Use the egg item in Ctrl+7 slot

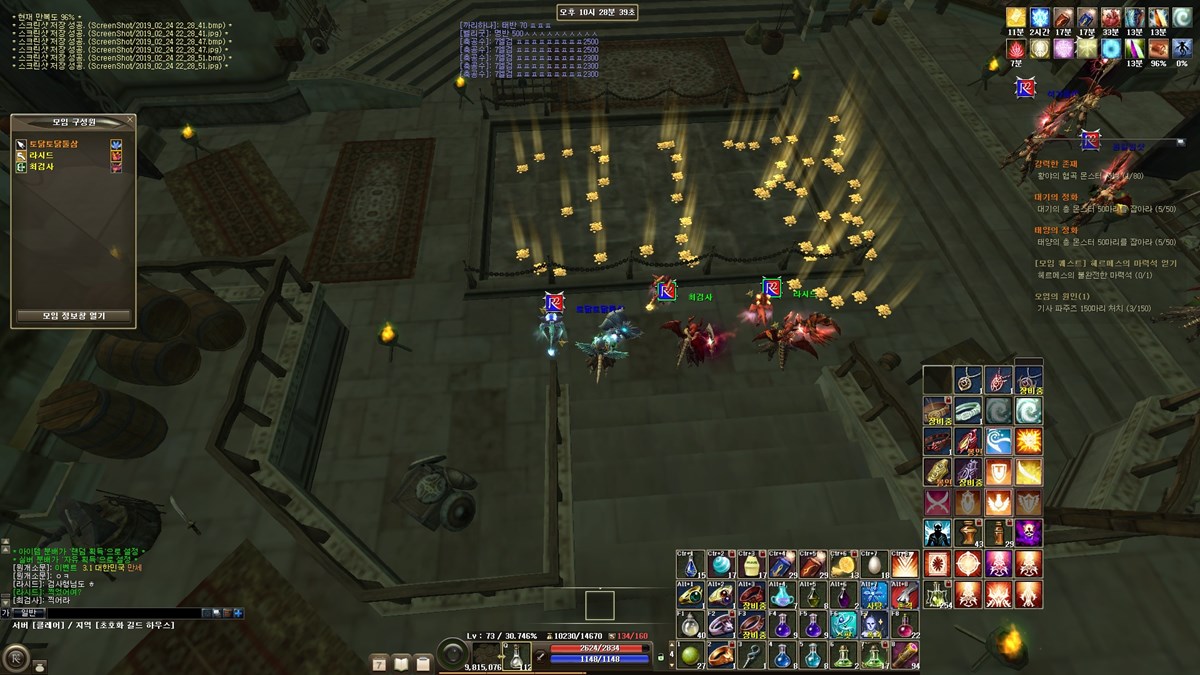875,564
